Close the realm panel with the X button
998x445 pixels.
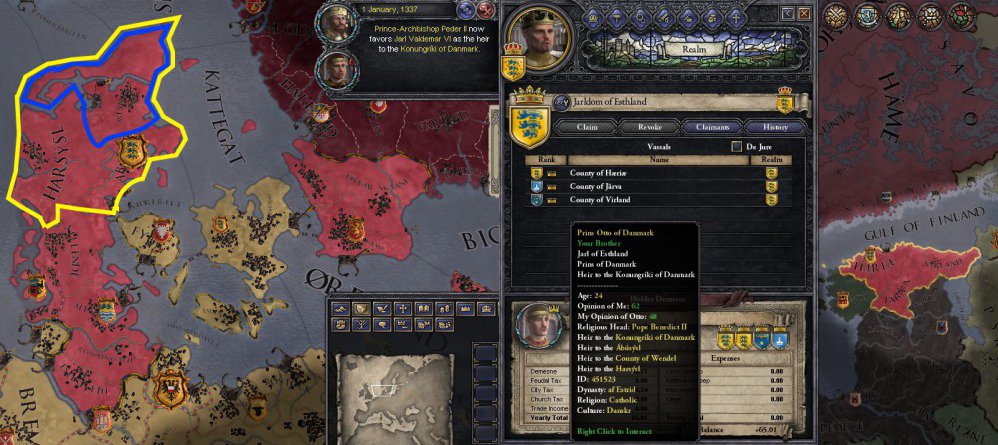click(803, 12)
